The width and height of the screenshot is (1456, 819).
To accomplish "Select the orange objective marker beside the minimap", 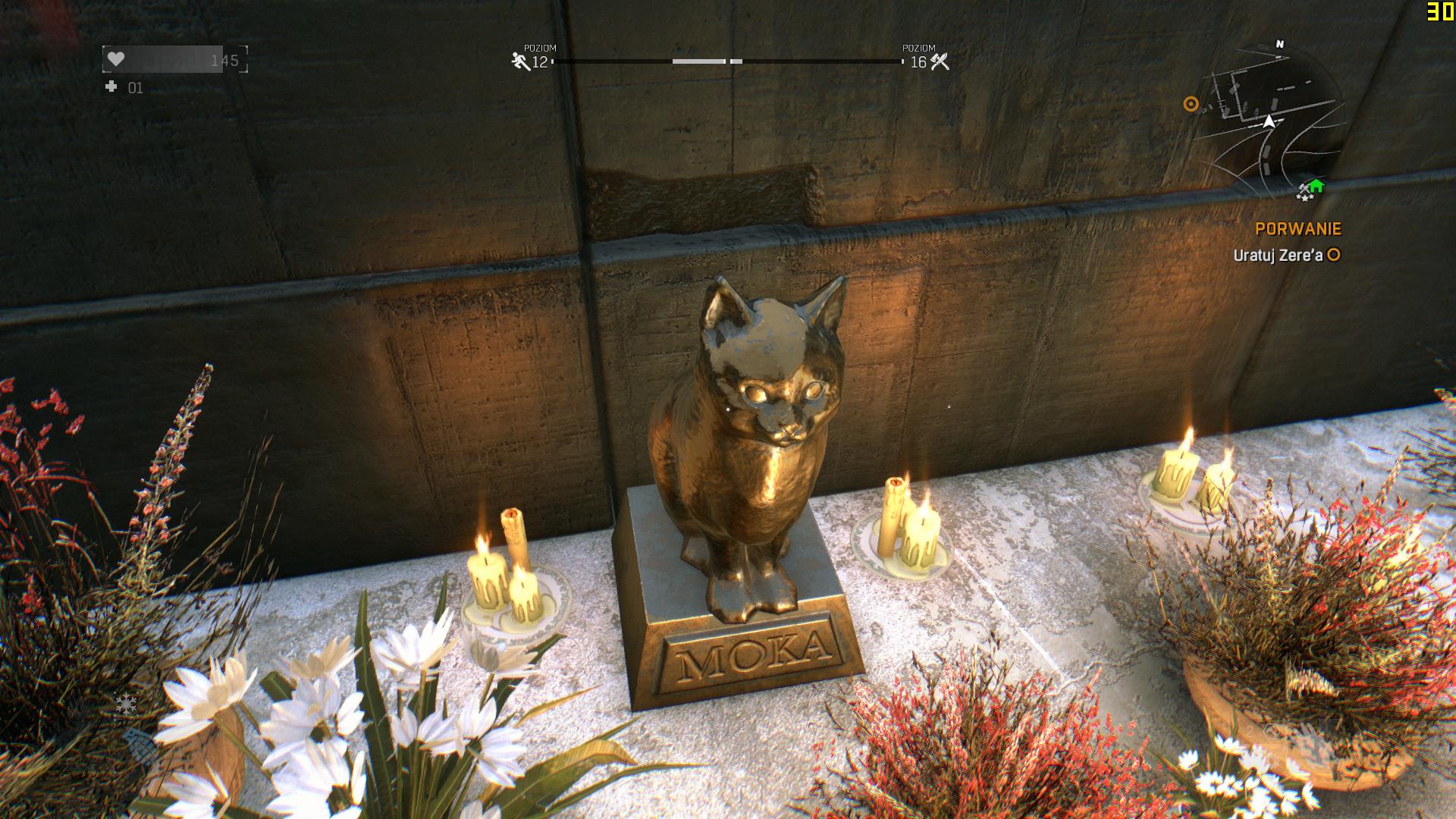I will 1191,105.
